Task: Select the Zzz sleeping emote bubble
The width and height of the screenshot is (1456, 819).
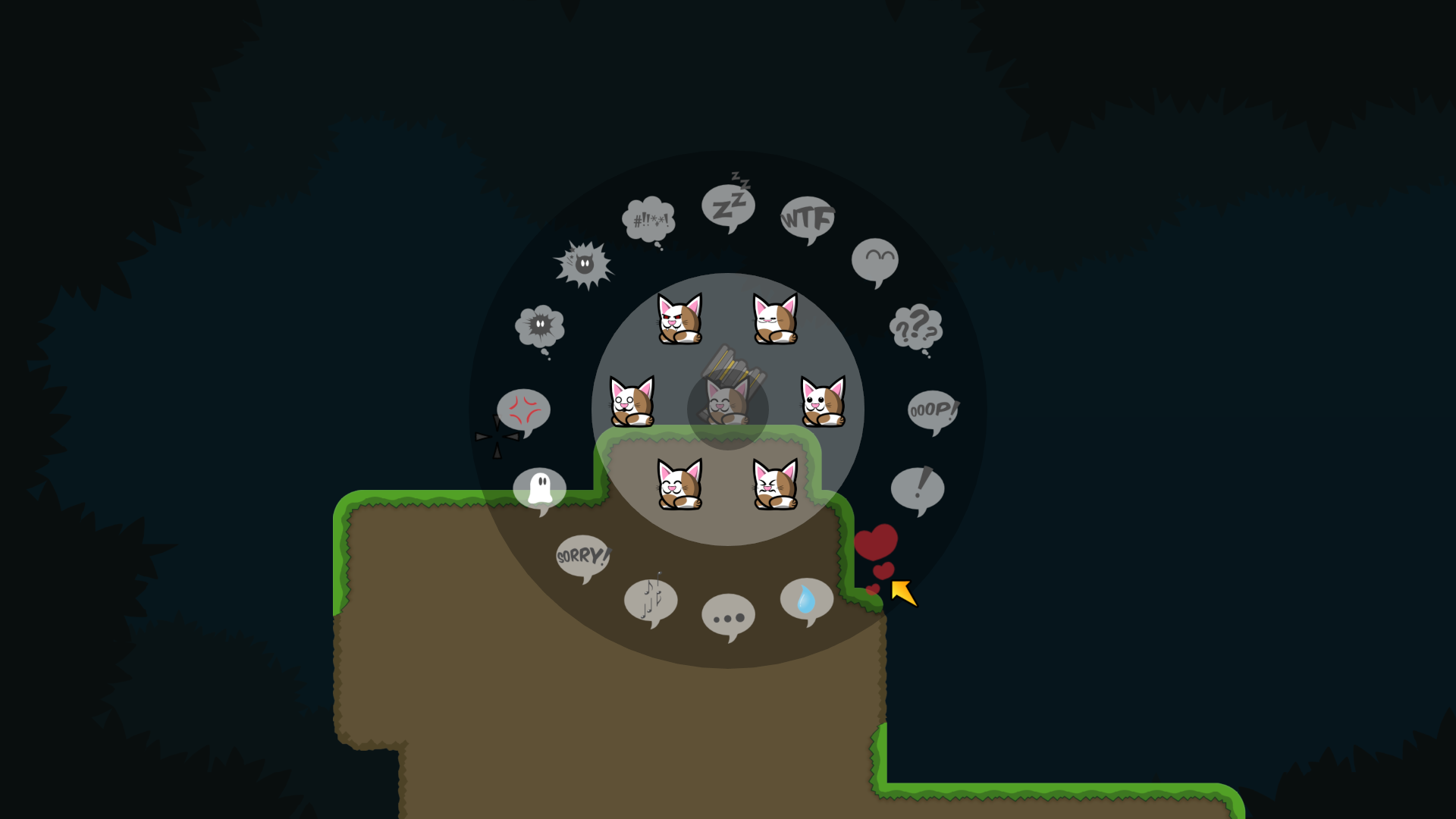Action: [728, 205]
